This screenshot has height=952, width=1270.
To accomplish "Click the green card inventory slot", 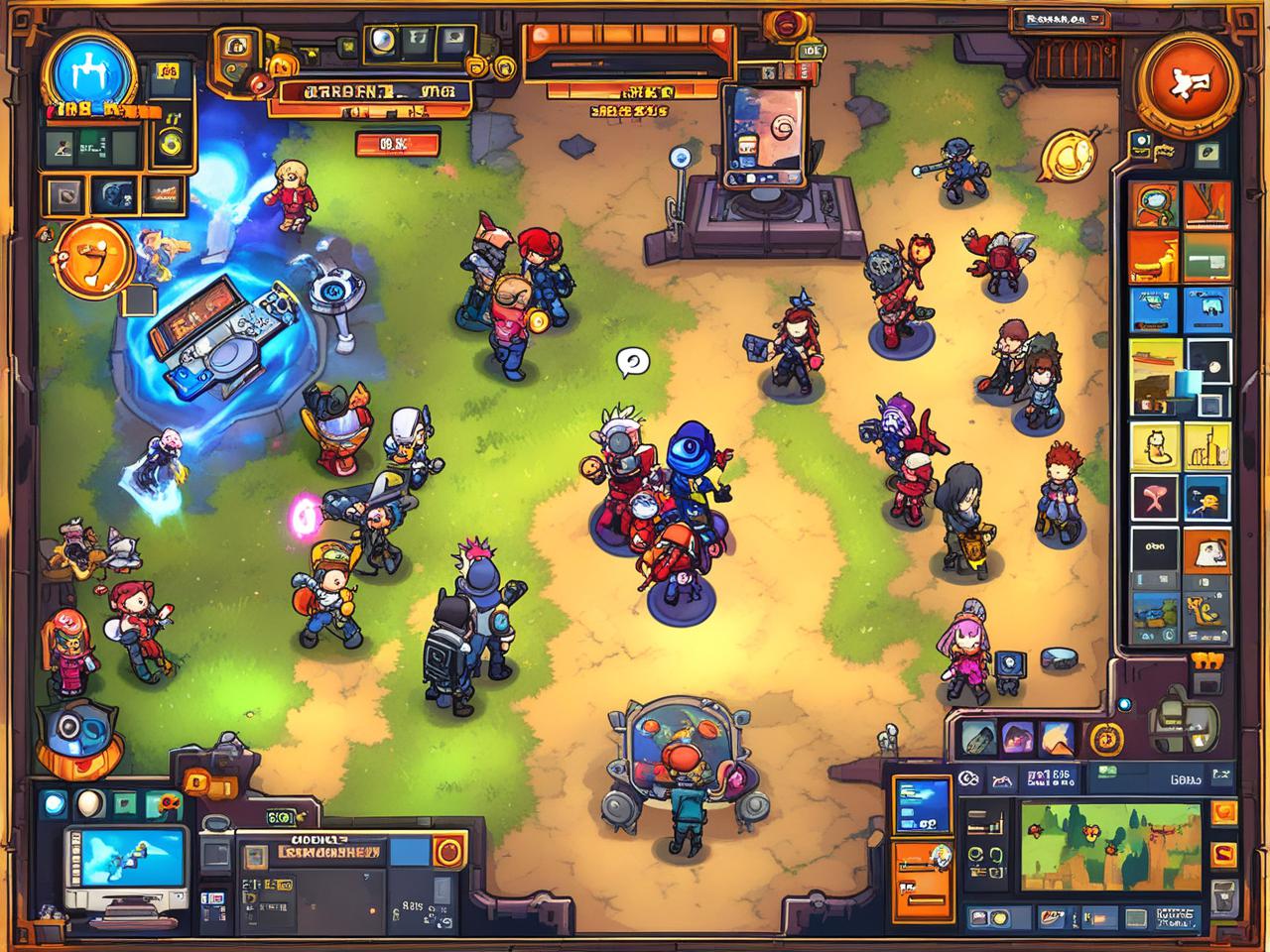I will pyautogui.click(x=1207, y=256).
